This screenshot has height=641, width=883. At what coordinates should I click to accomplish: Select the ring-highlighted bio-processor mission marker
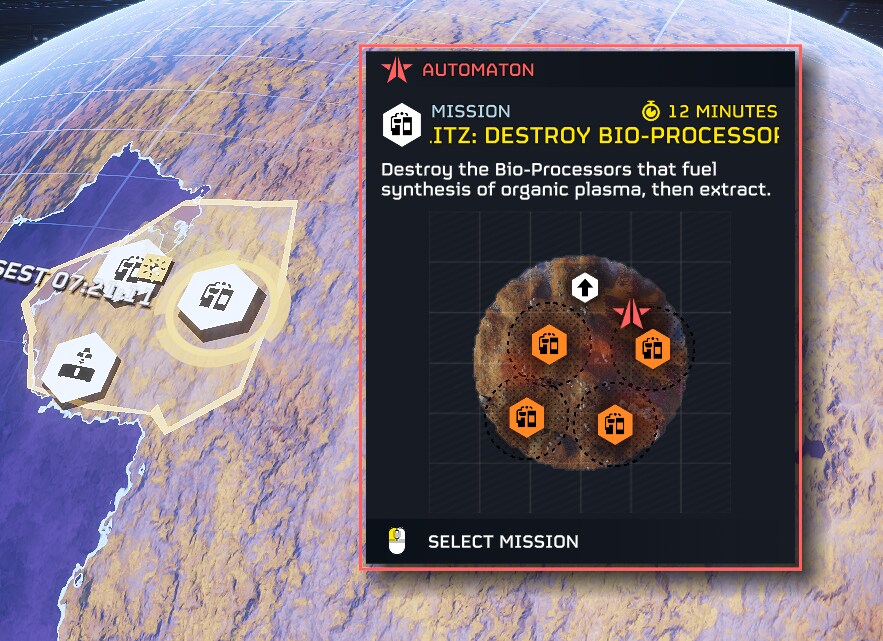pyautogui.click(x=218, y=297)
